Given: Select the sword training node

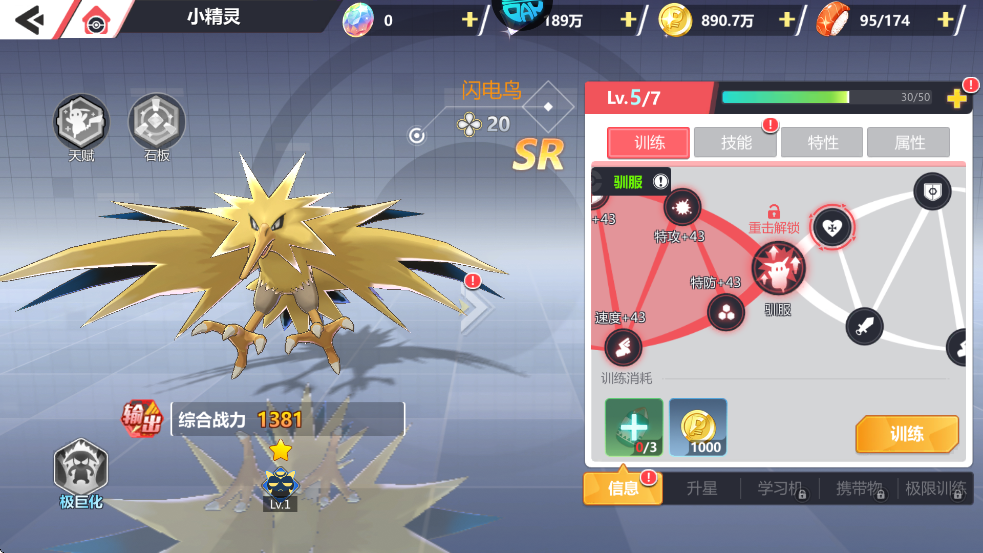Looking at the screenshot, I should click(864, 325).
